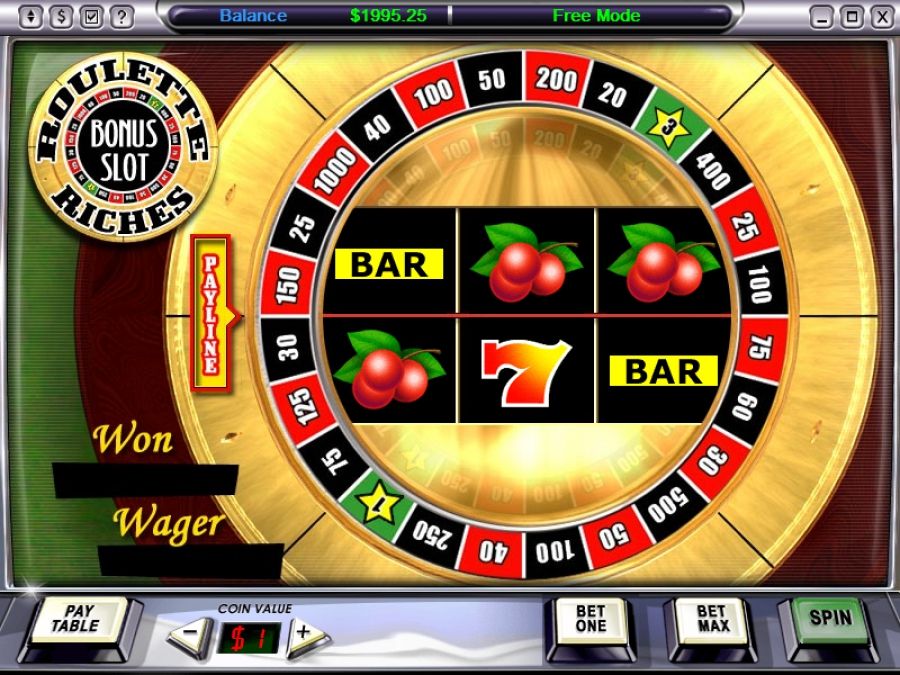The height and width of the screenshot is (675, 900).
Task: Click the up-down arrows icon in top bar
Action: point(33,16)
